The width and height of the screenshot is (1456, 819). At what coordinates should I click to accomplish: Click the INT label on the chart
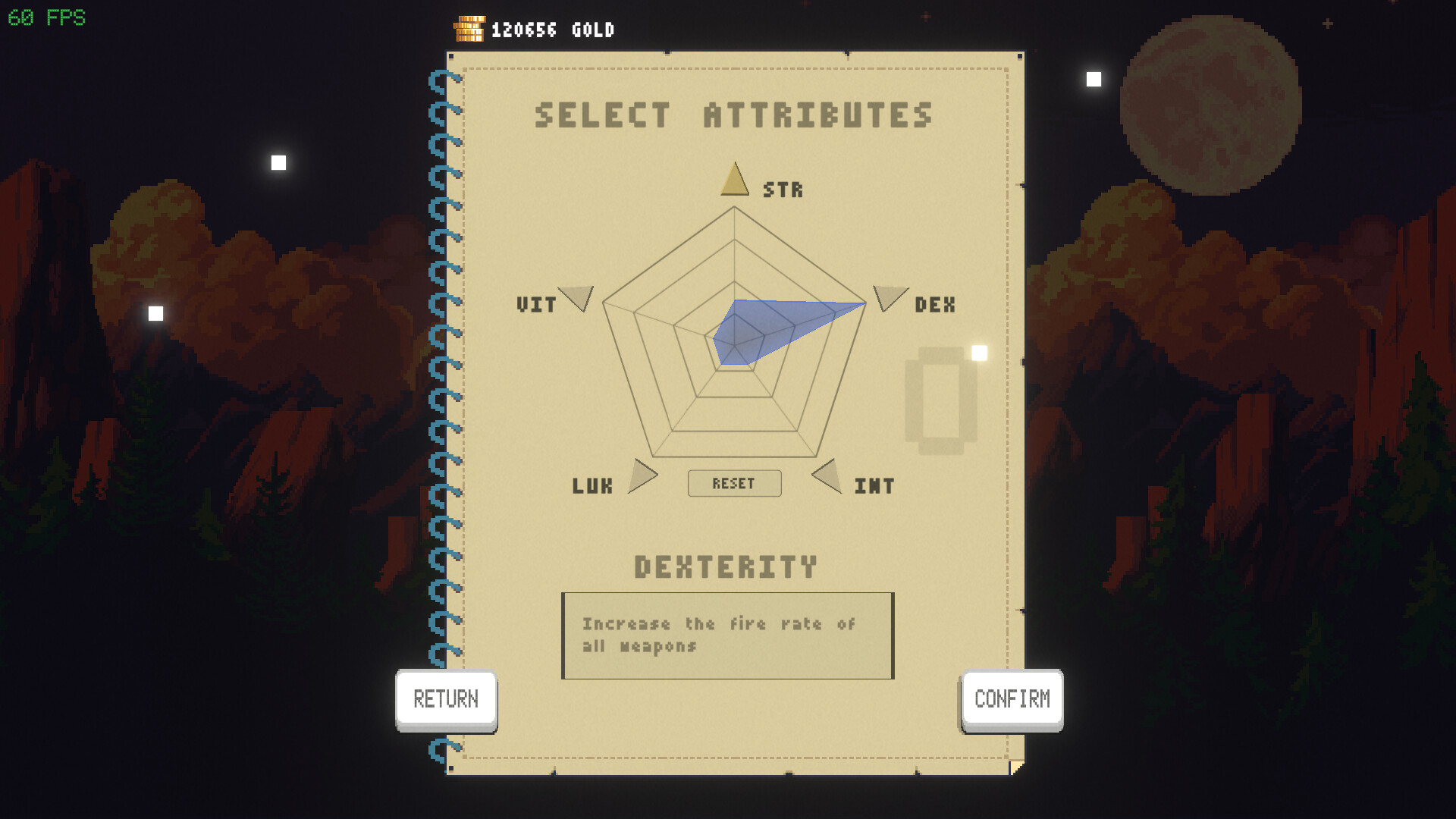pos(874,485)
